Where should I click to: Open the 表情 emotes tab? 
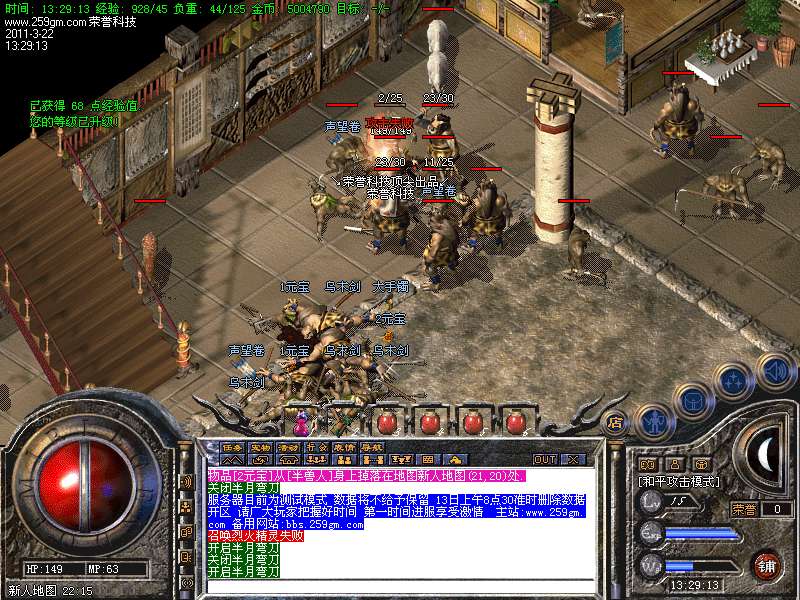(x=344, y=447)
